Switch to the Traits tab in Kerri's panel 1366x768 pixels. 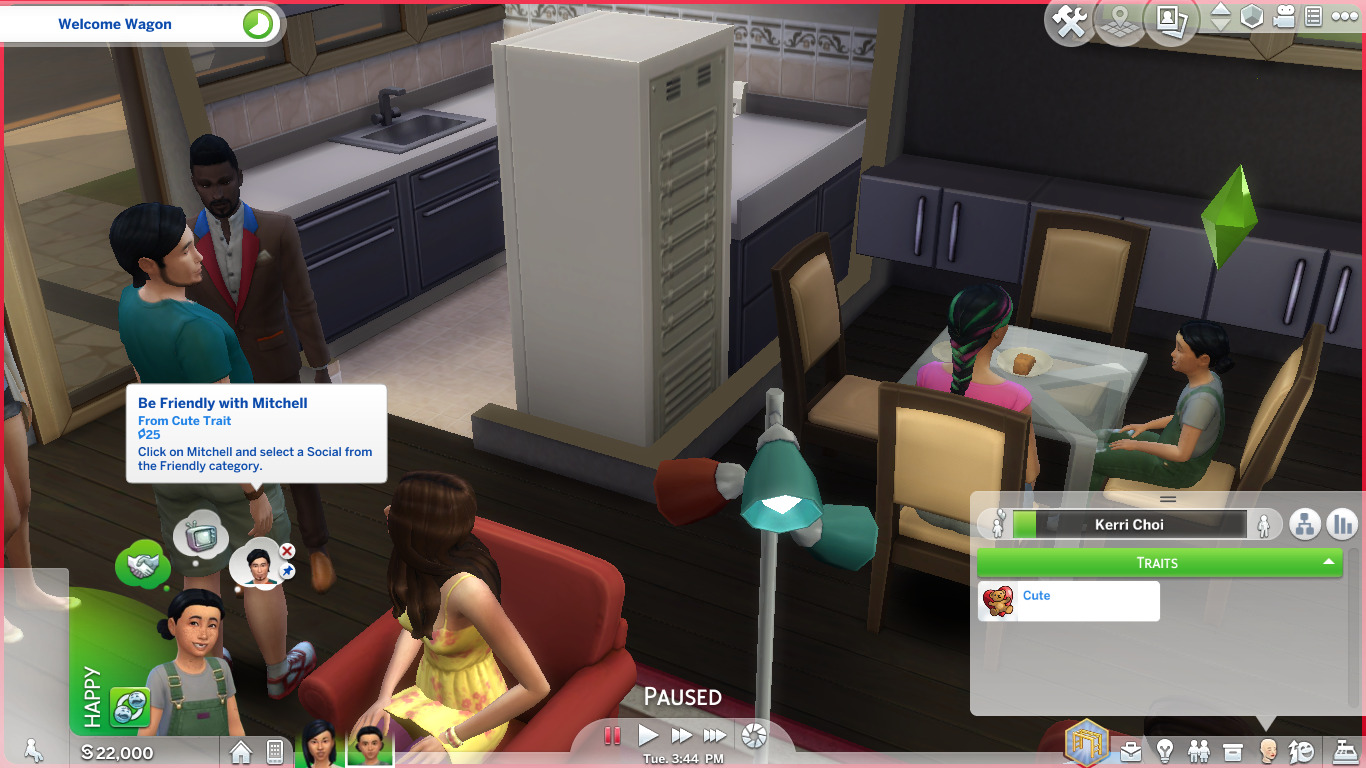pos(1158,562)
